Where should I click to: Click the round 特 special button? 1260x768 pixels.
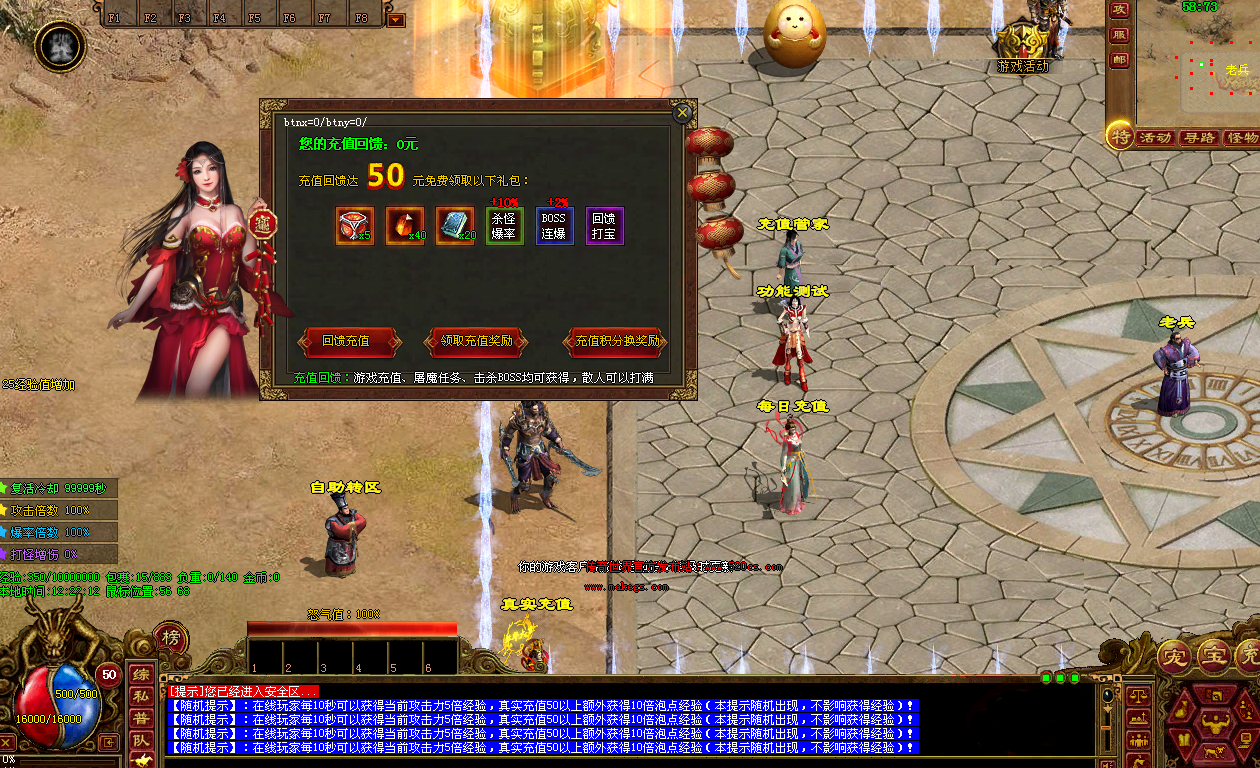[x=1119, y=137]
